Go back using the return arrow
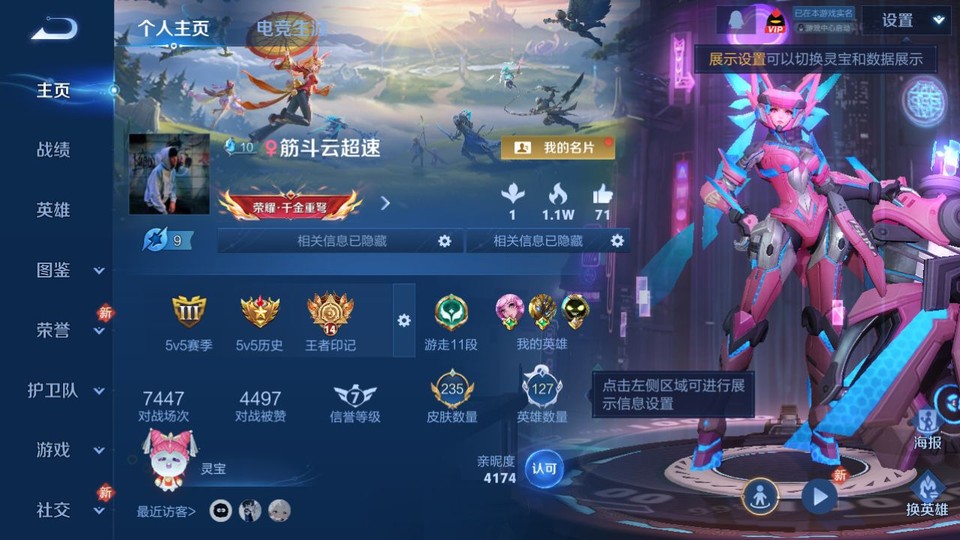Image resolution: width=960 pixels, height=540 pixels. click(53, 29)
